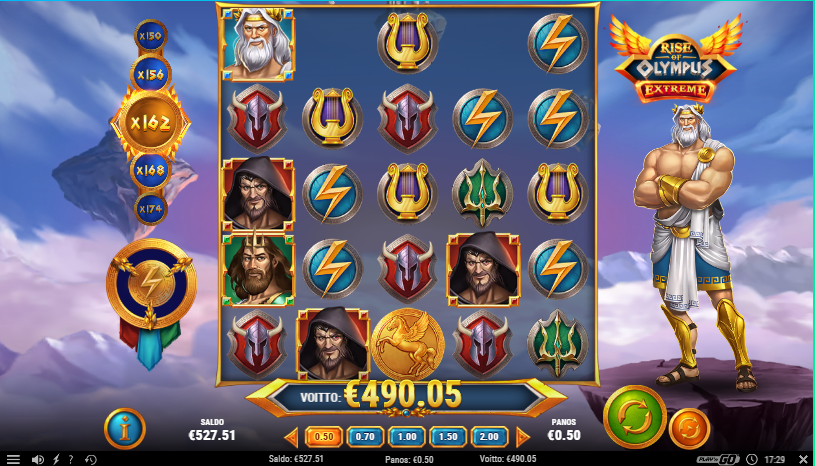Switch the bet to 2.00
815x466 pixels.
pos(490,436)
